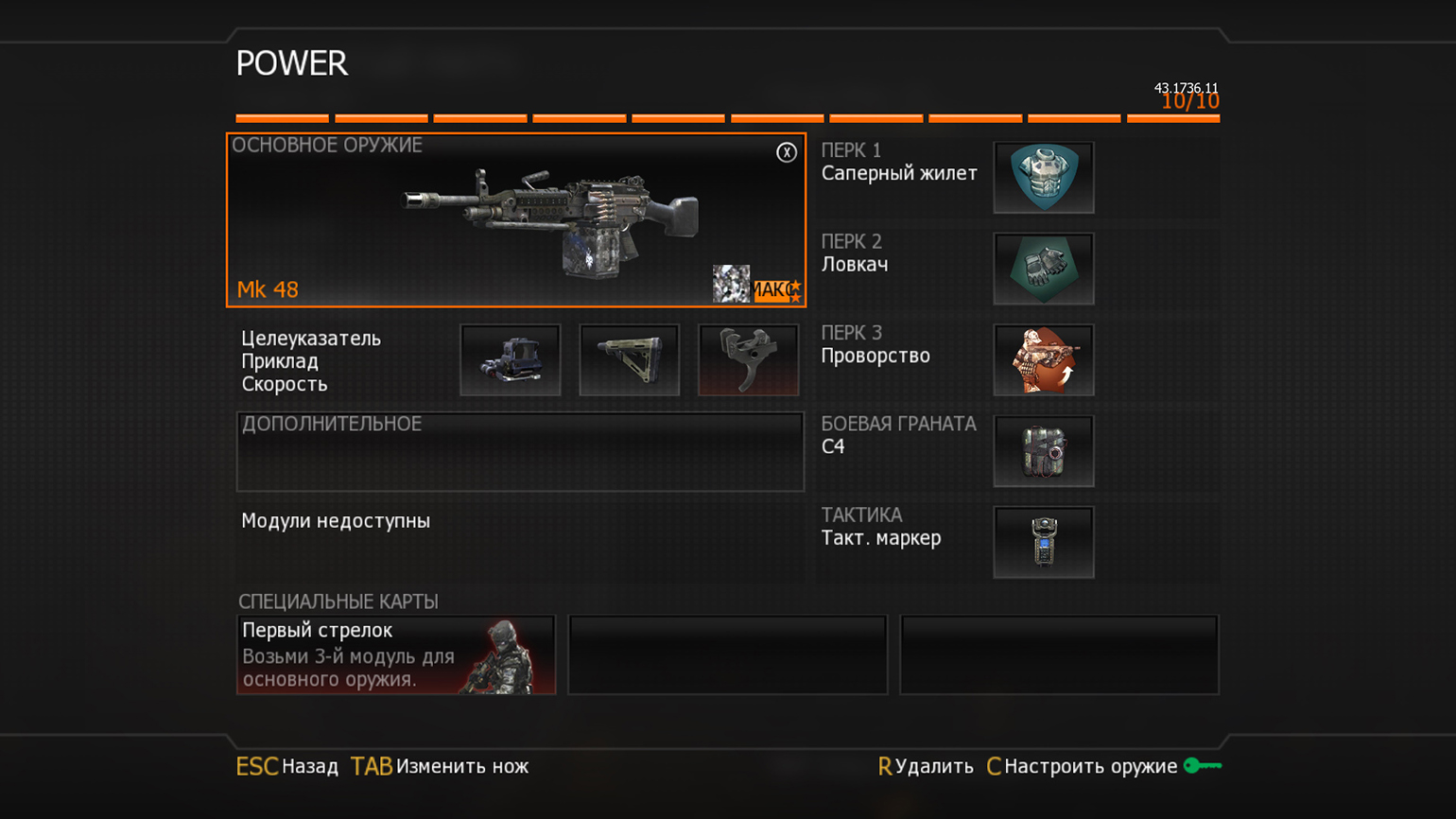This screenshot has height=819, width=1456.
Task: Change the tactical insertion marker slot
Action: (x=1043, y=542)
